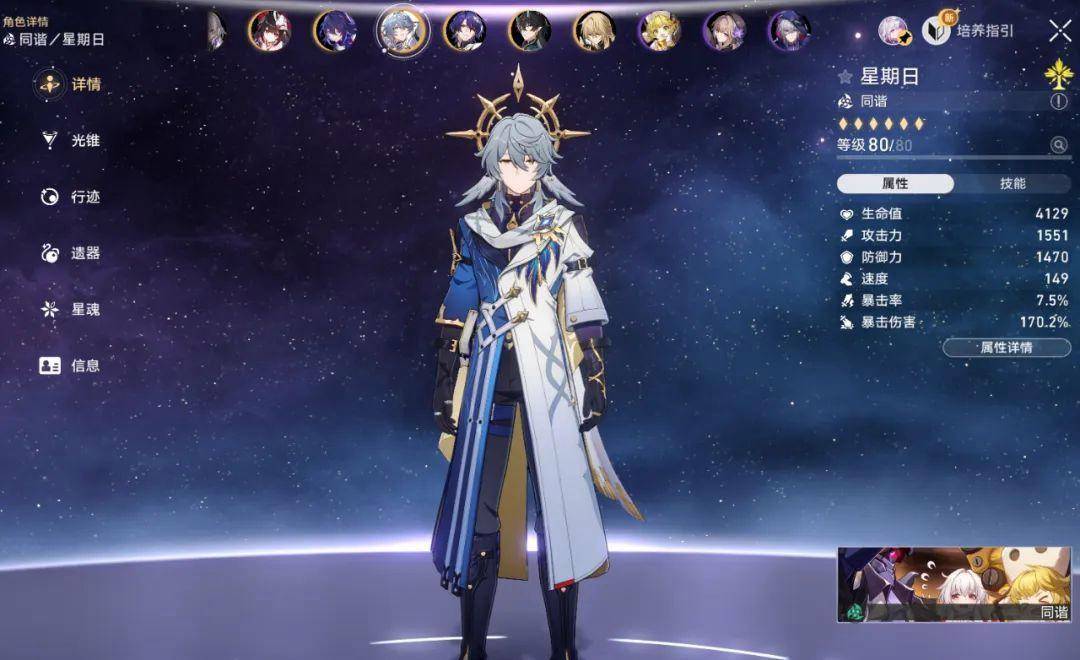Screen dimensions: 1080x660
Task: Select the 属性 (Attributes) tab
Action: 895,183
